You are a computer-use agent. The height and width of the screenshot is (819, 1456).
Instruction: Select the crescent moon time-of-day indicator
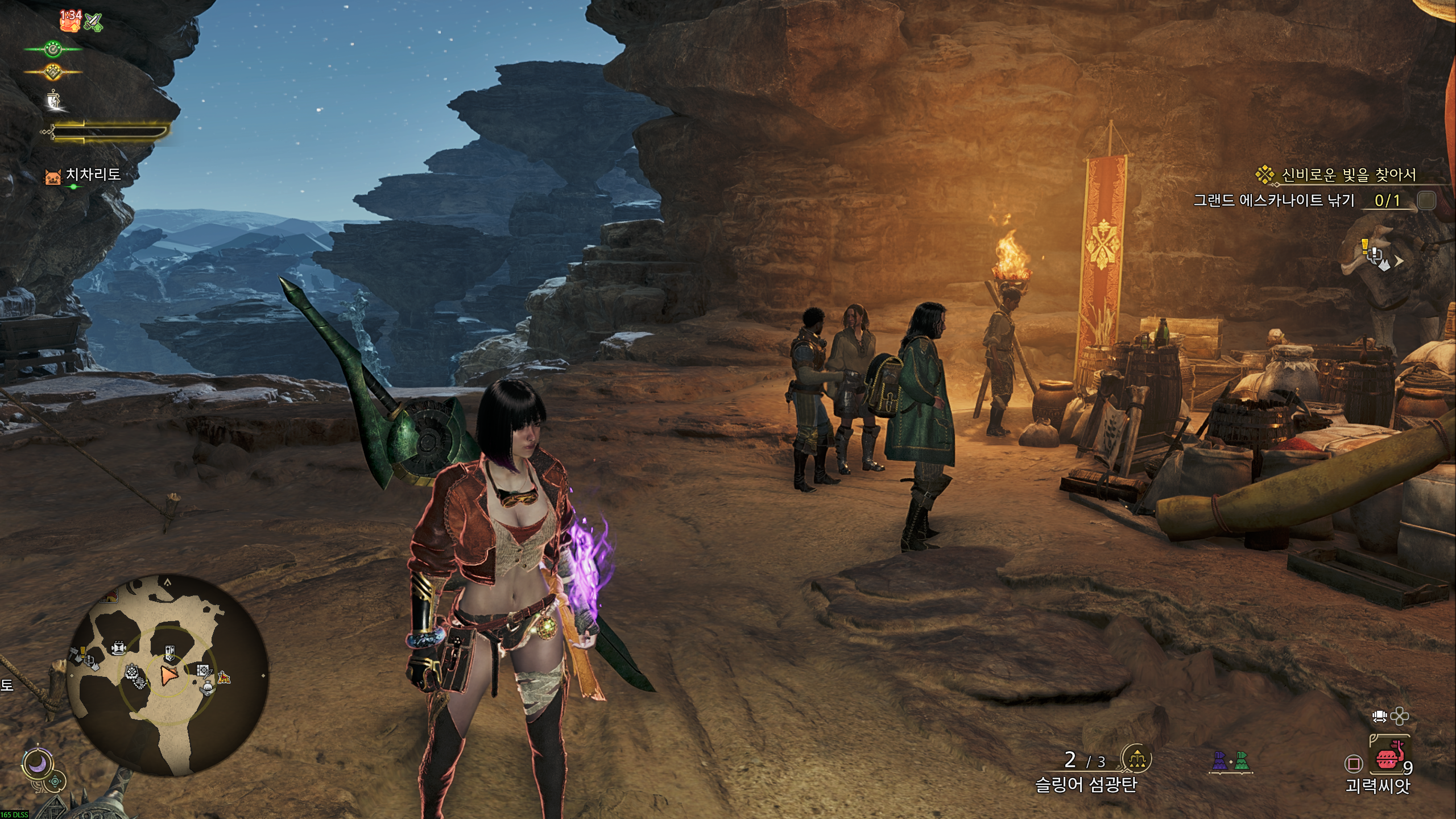point(38,765)
